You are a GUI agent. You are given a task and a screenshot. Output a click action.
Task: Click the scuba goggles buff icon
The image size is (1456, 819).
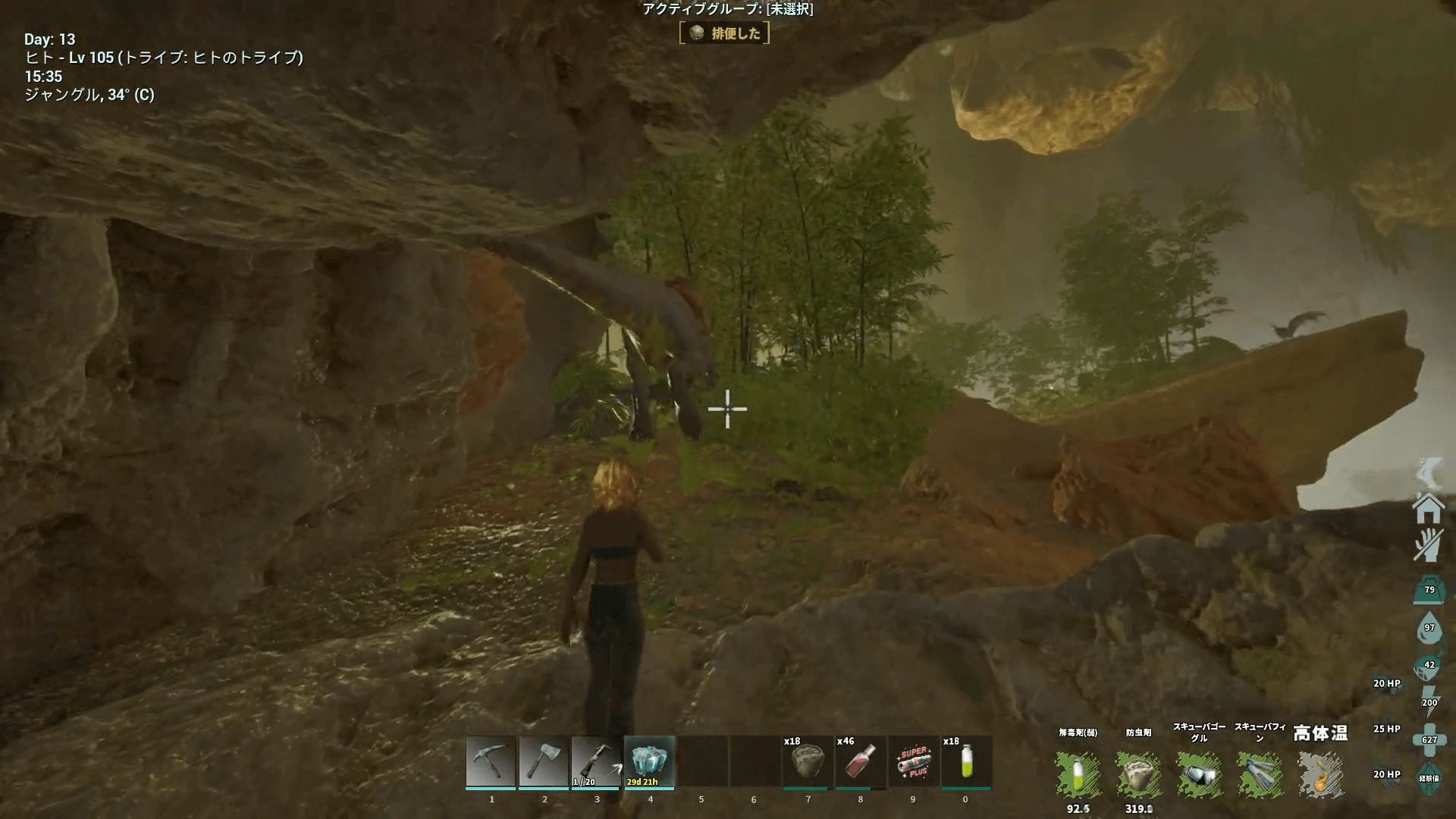click(1199, 775)
